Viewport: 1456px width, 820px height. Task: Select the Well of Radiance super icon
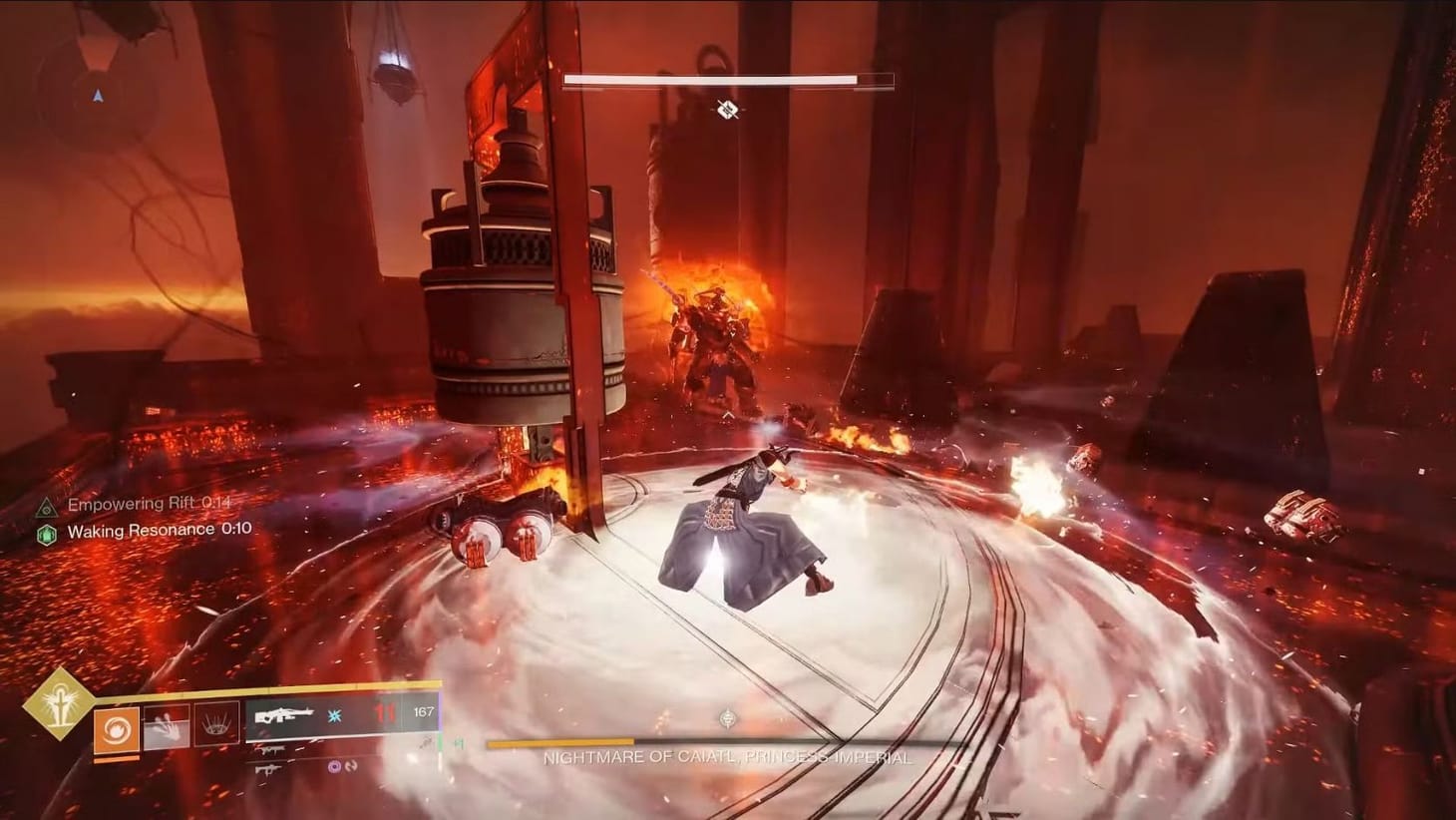click(x=215, y=722)
